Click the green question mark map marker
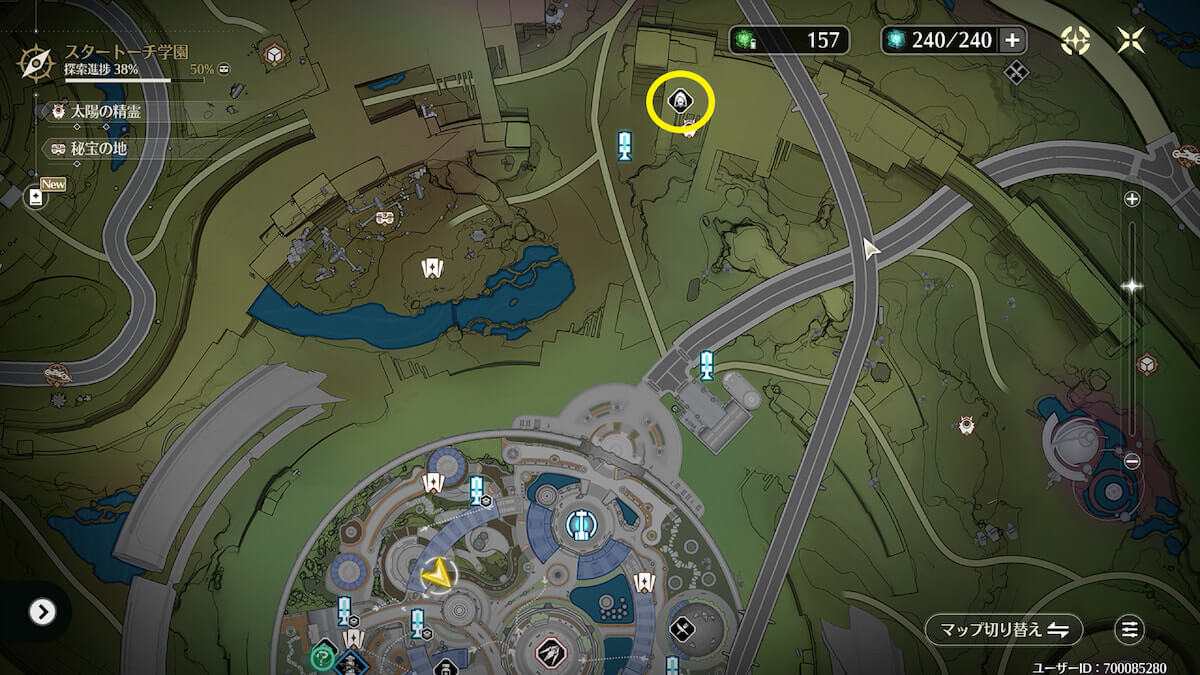Viewport: 1200px width, 675px height. 322,657
